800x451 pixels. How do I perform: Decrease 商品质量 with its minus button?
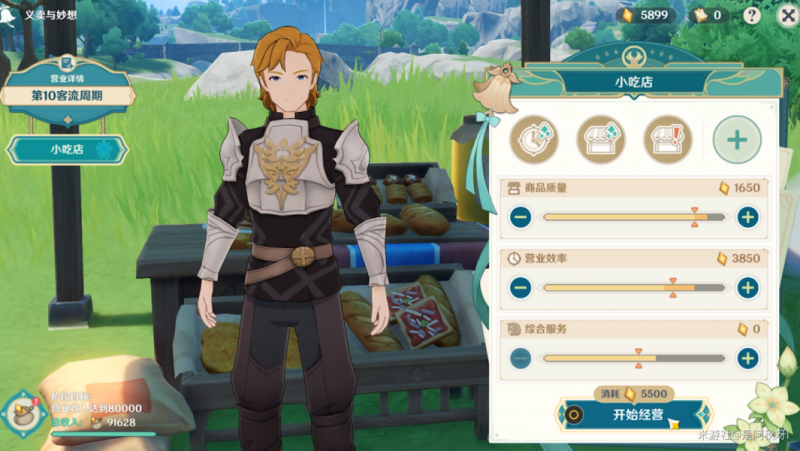pos(520,217)
